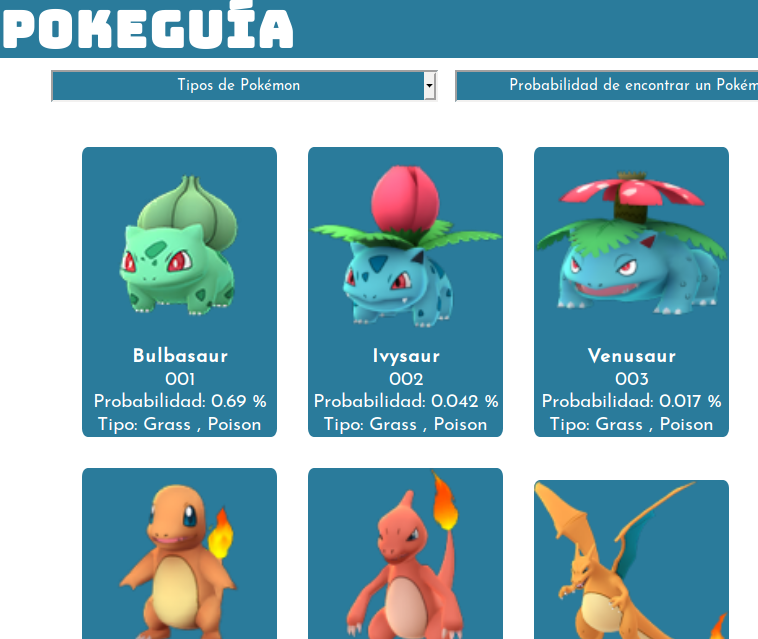The image size is (758, 639).
Task: Pick the Venusaur card
Action: tap(631, 291)
